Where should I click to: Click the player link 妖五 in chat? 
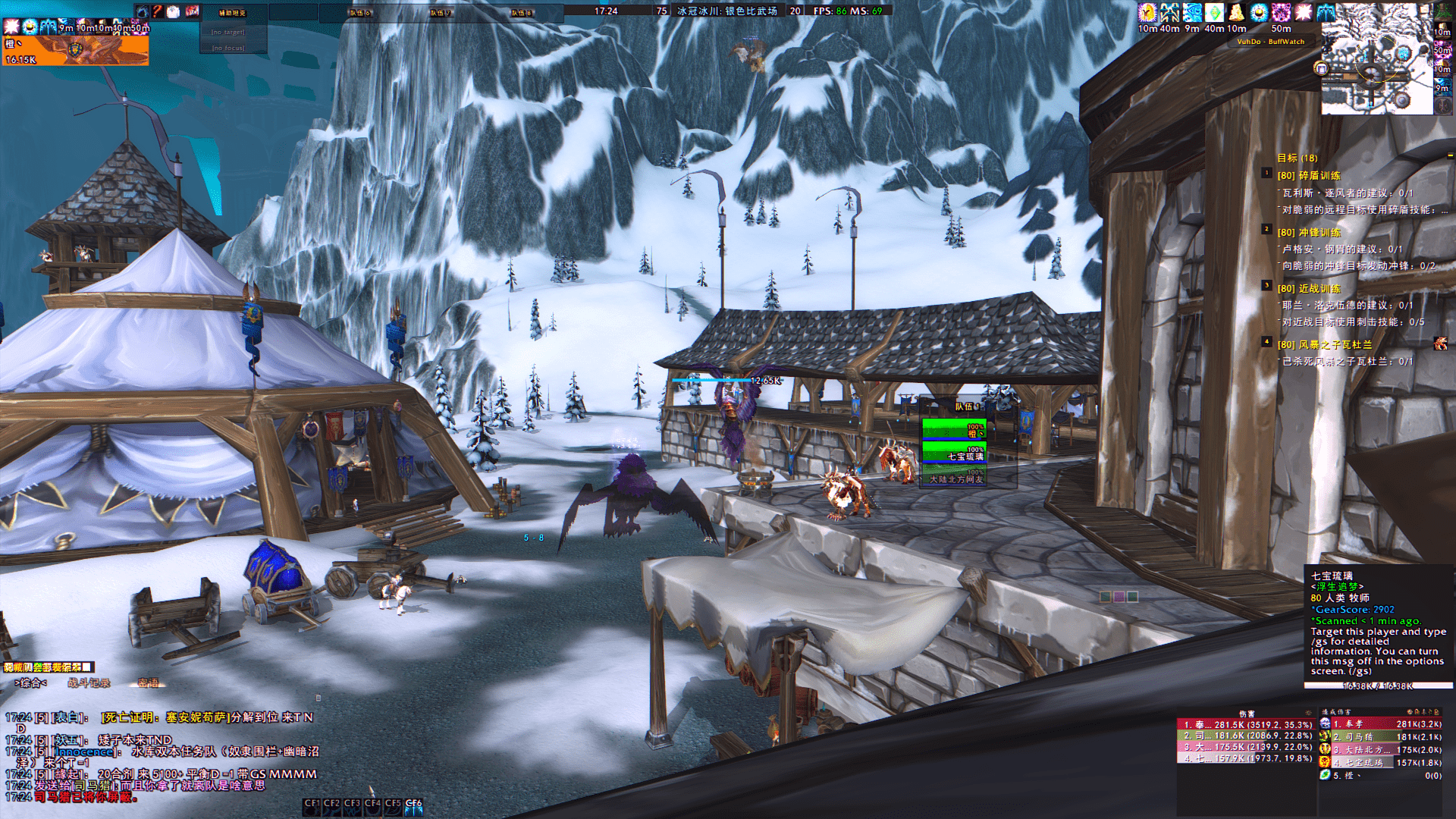coord(67,739)
